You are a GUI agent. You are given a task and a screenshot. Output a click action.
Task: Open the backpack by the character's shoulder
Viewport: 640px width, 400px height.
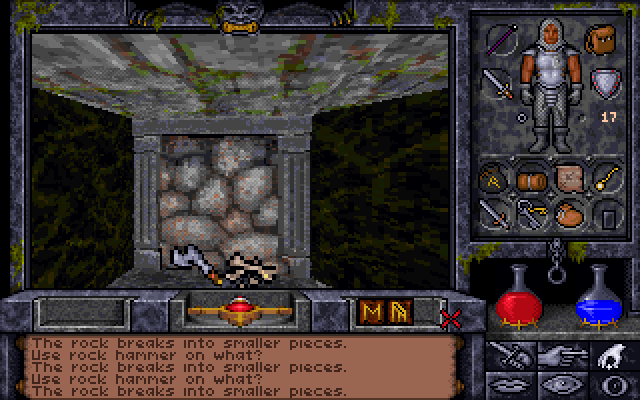coord(603,41)
